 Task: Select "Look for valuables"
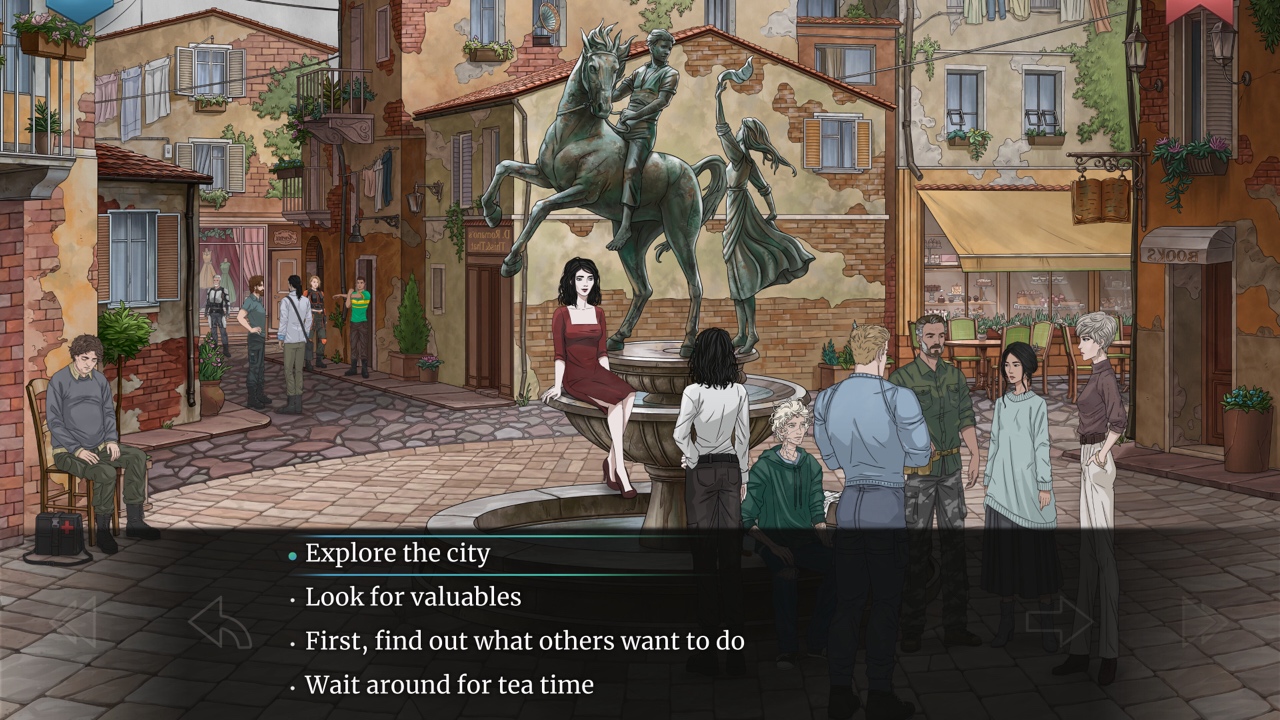pos(413,596)
